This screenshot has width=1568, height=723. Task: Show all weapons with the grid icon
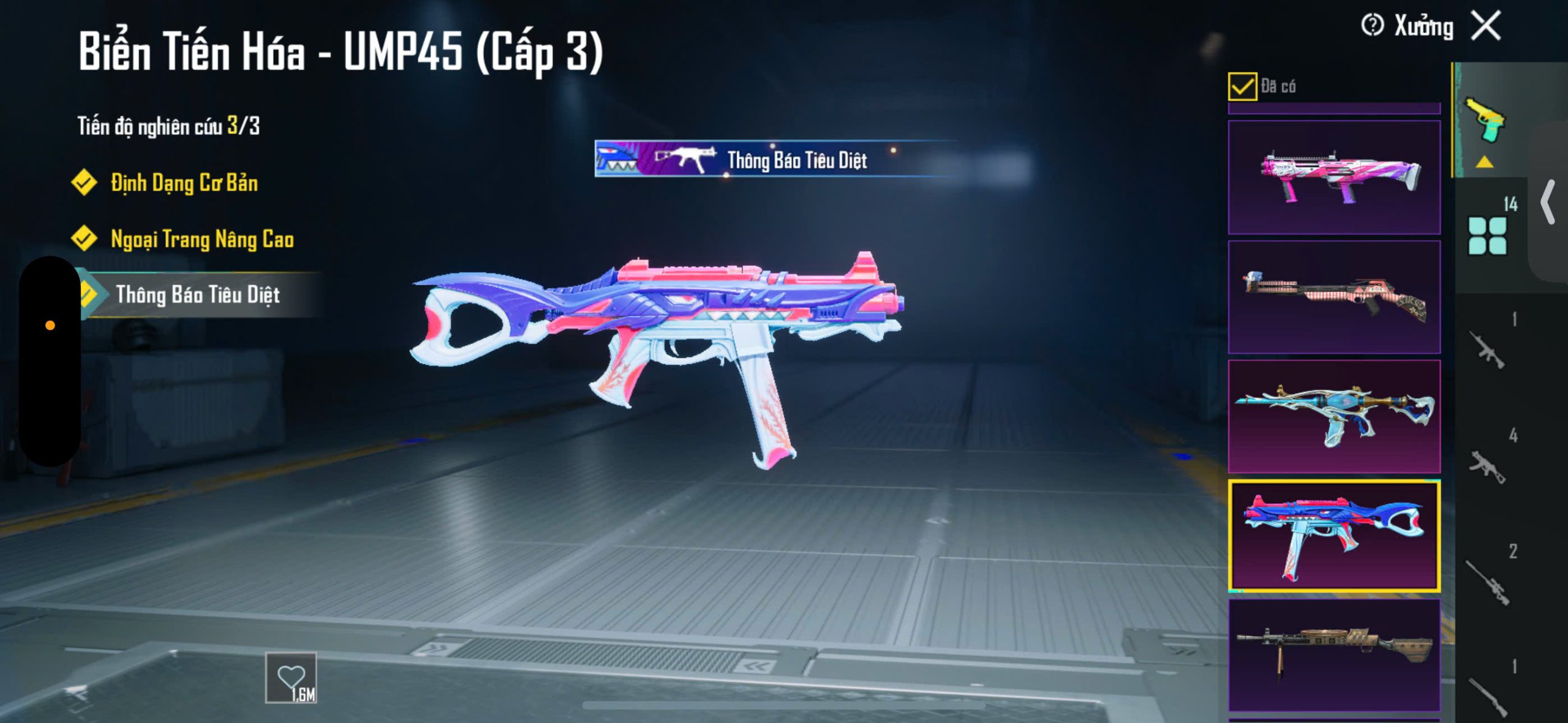(1487, 235)
